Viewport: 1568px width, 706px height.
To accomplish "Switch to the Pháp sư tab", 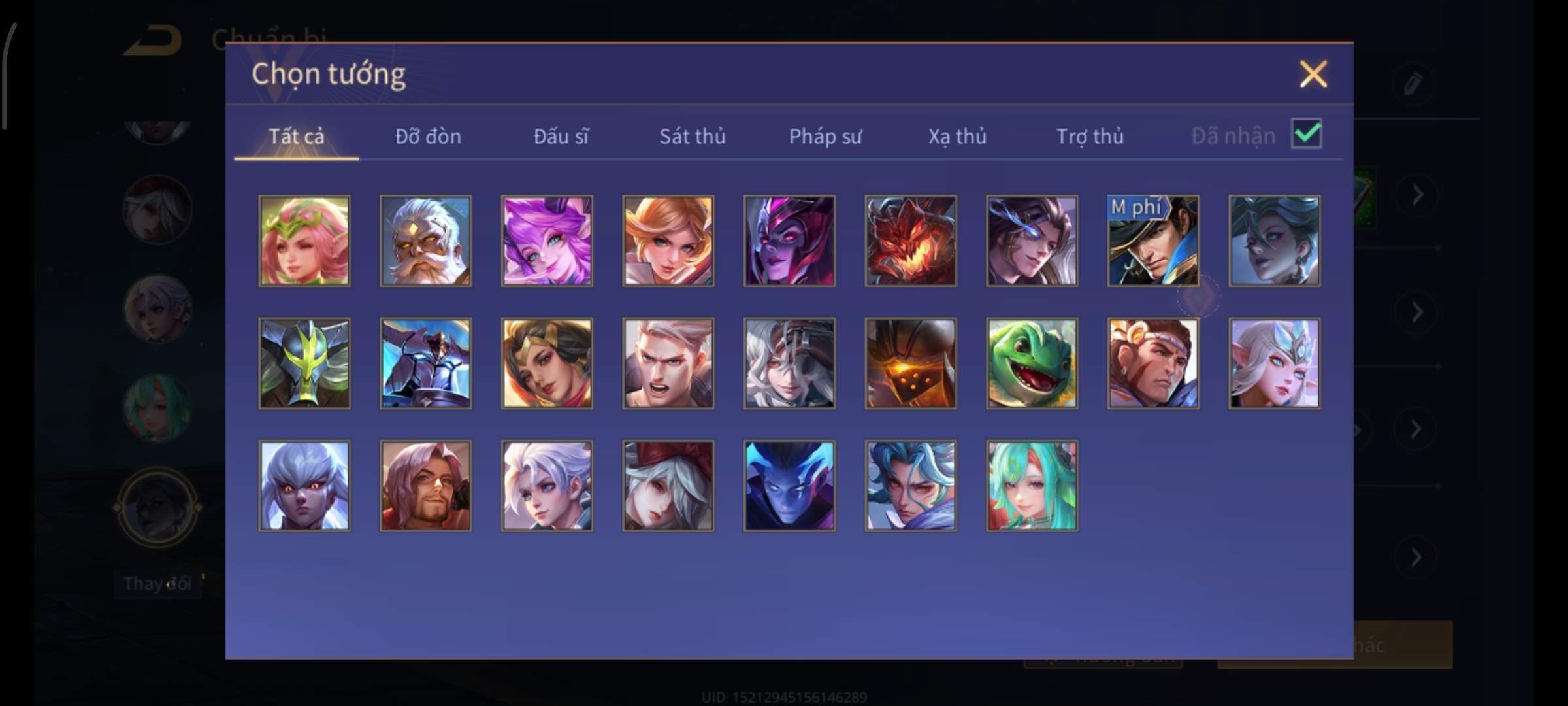I will [825, 136].
